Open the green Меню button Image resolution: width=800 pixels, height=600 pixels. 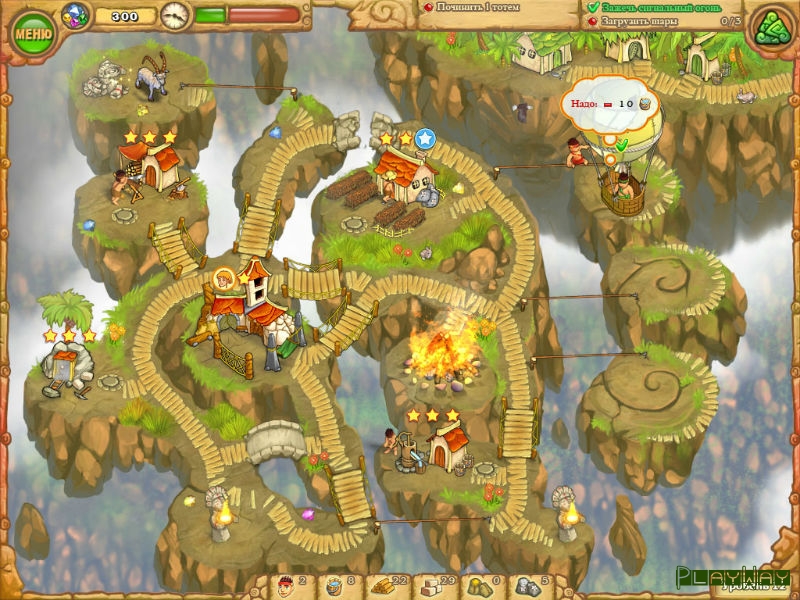[33, 32]
